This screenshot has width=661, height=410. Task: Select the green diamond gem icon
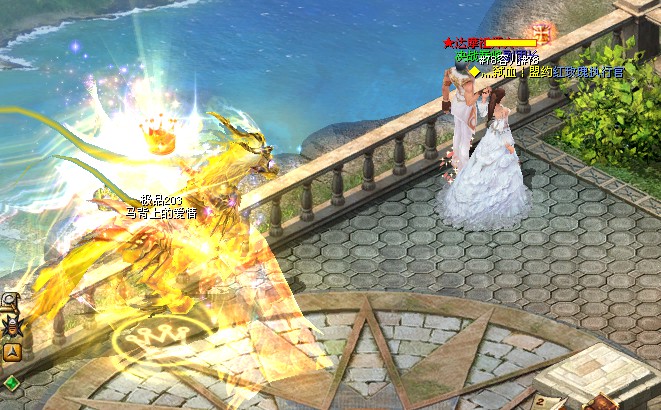[x=11, y=382]
